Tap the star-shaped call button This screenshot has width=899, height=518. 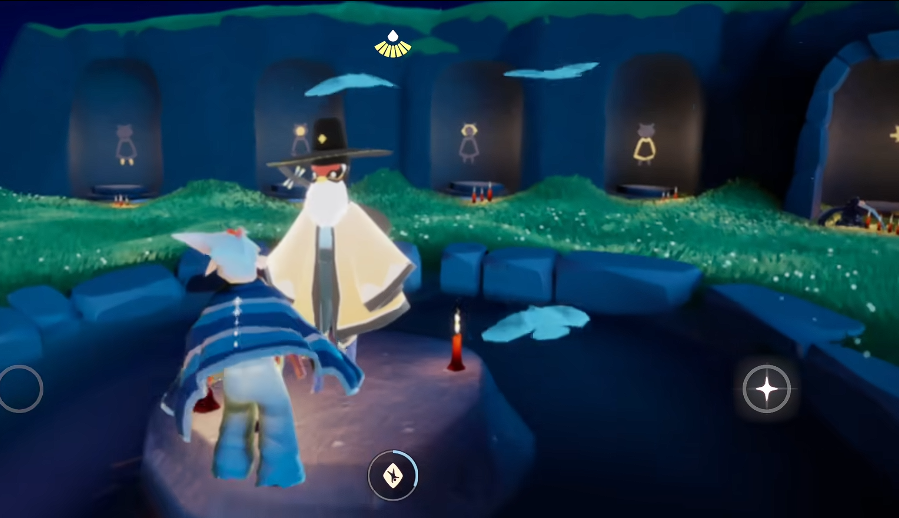[767, 388]
